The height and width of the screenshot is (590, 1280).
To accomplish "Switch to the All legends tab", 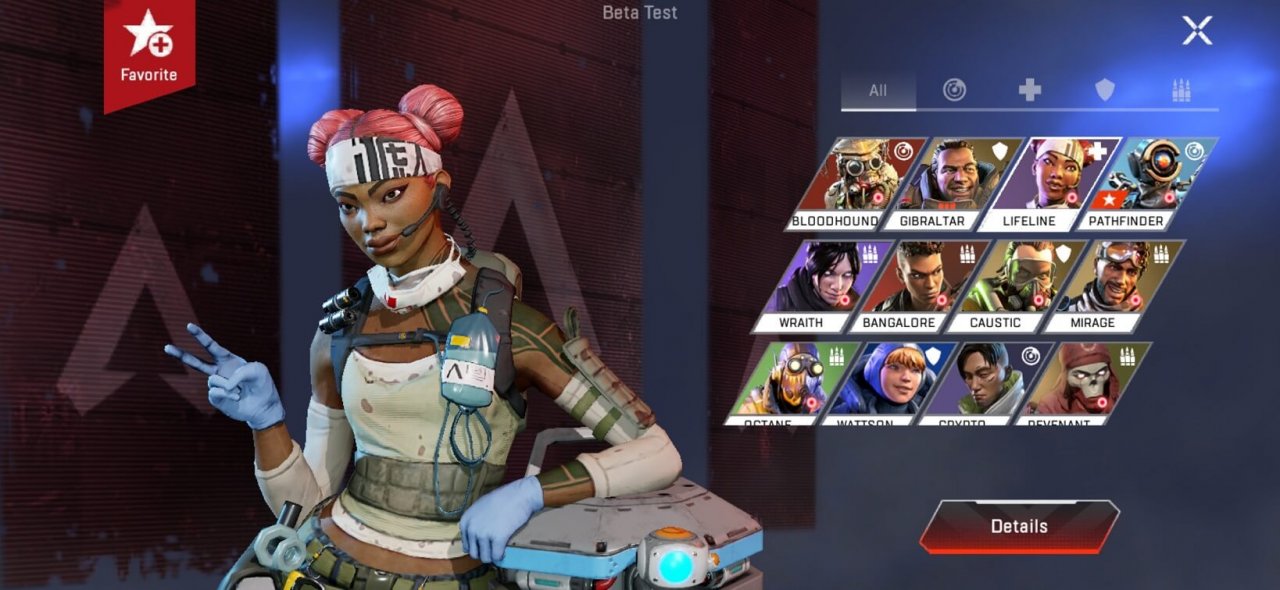I will (x=878, y=90).
